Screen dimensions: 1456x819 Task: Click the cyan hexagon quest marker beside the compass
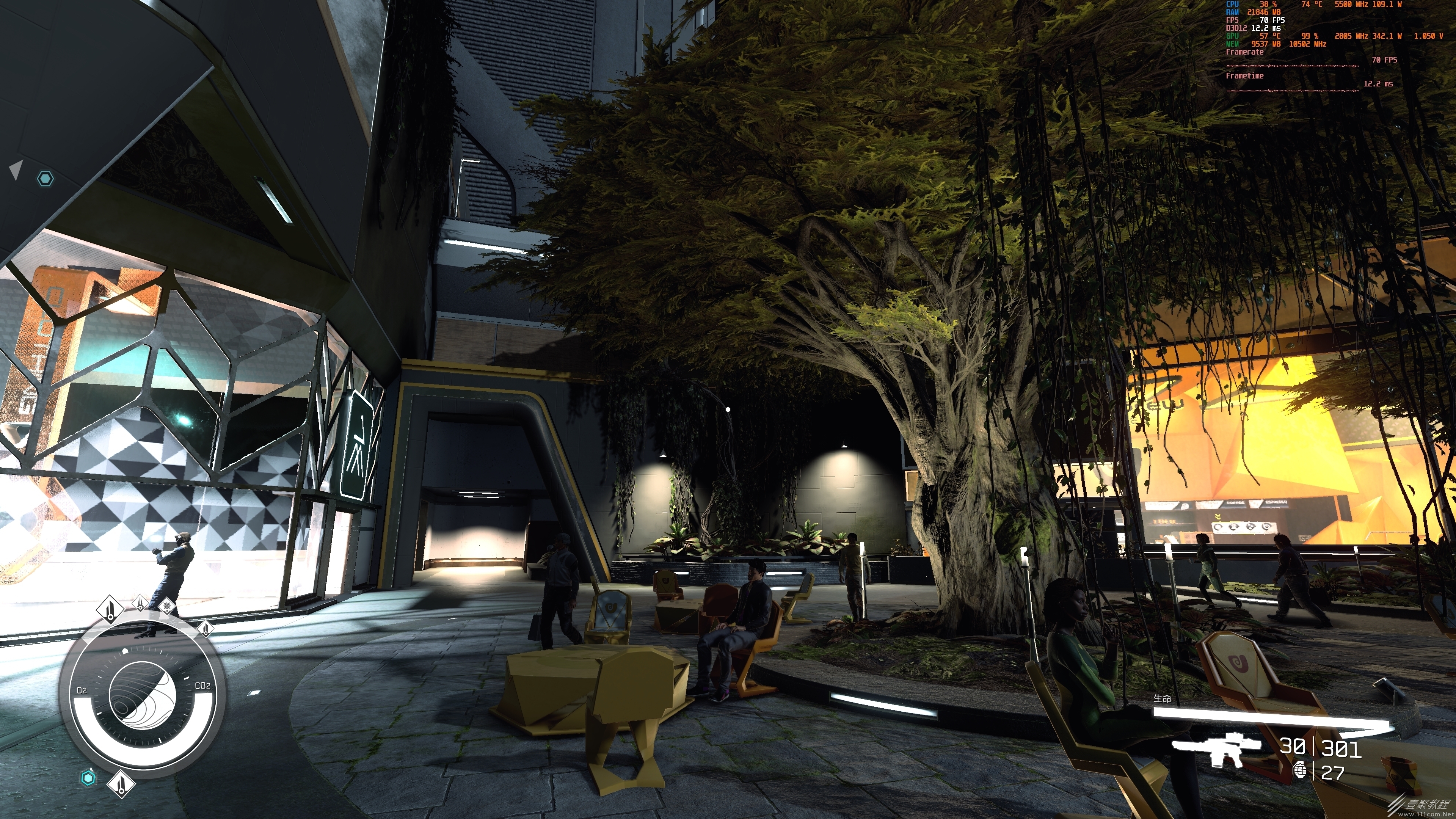88,778
